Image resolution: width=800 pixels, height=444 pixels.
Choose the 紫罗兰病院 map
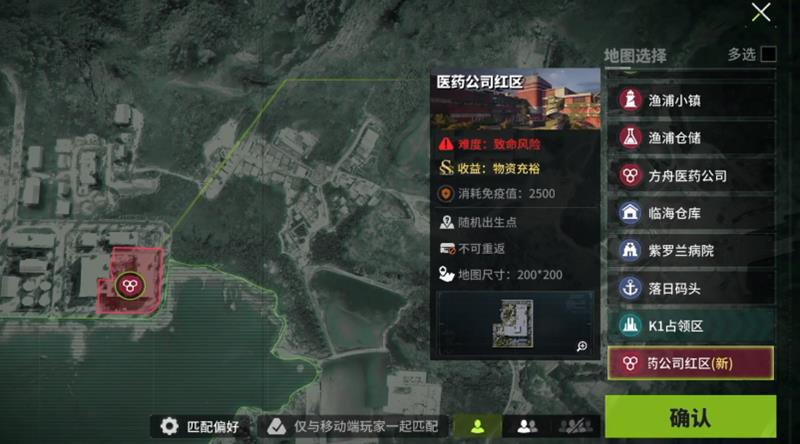tap(690, 250)
